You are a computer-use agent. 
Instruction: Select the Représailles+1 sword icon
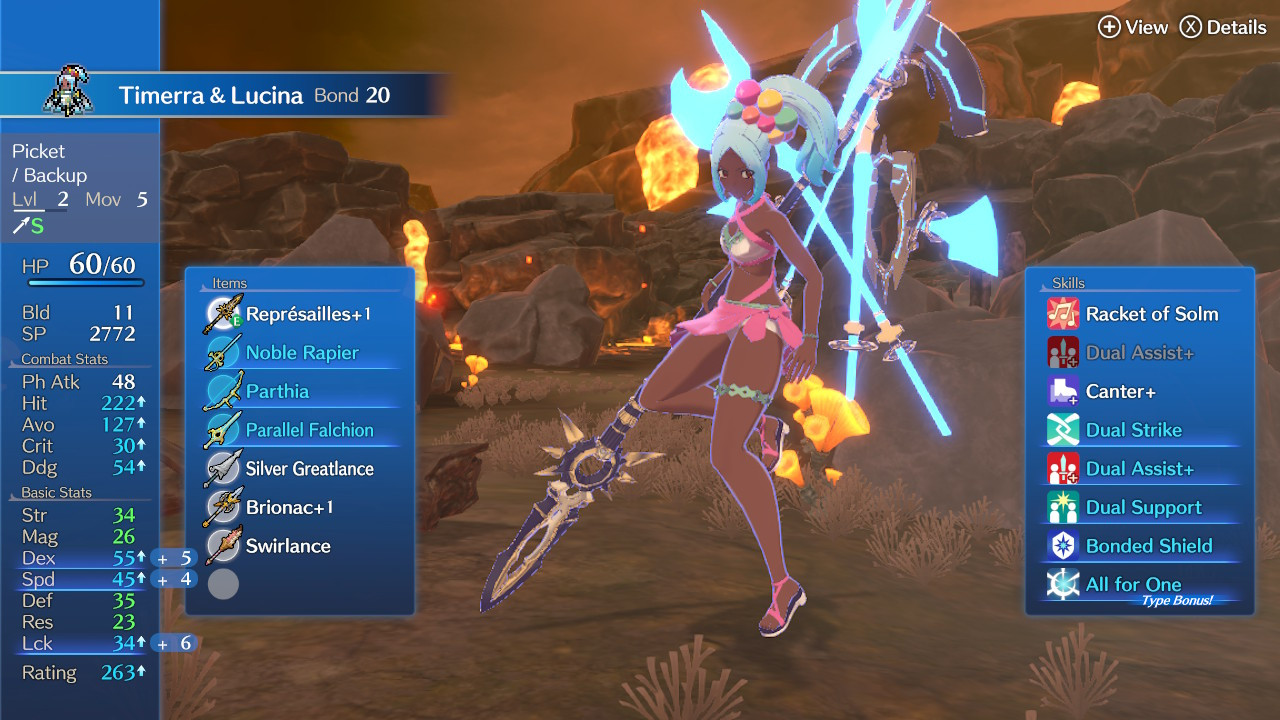224,313
